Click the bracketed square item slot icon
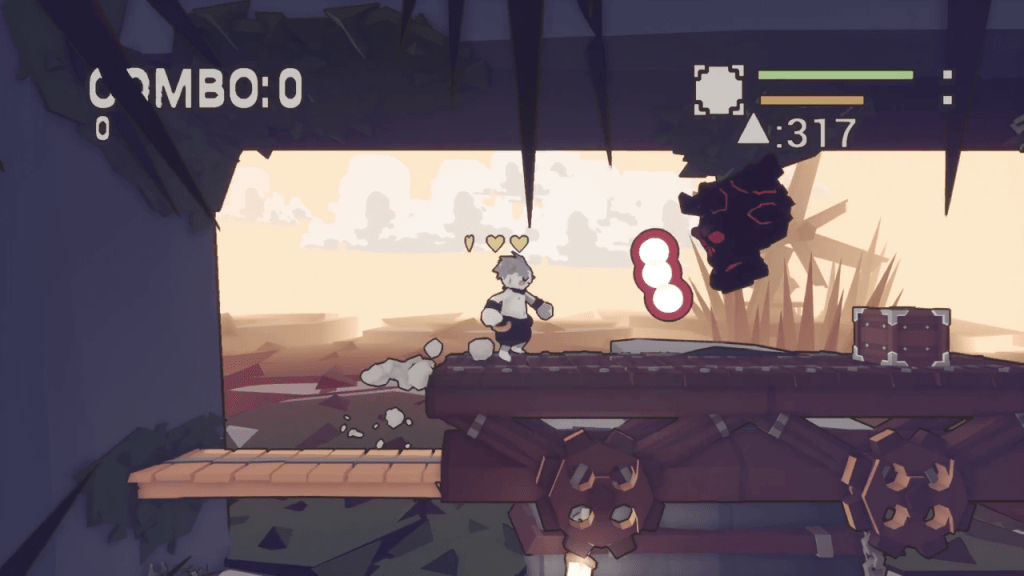 pos(719,90)
